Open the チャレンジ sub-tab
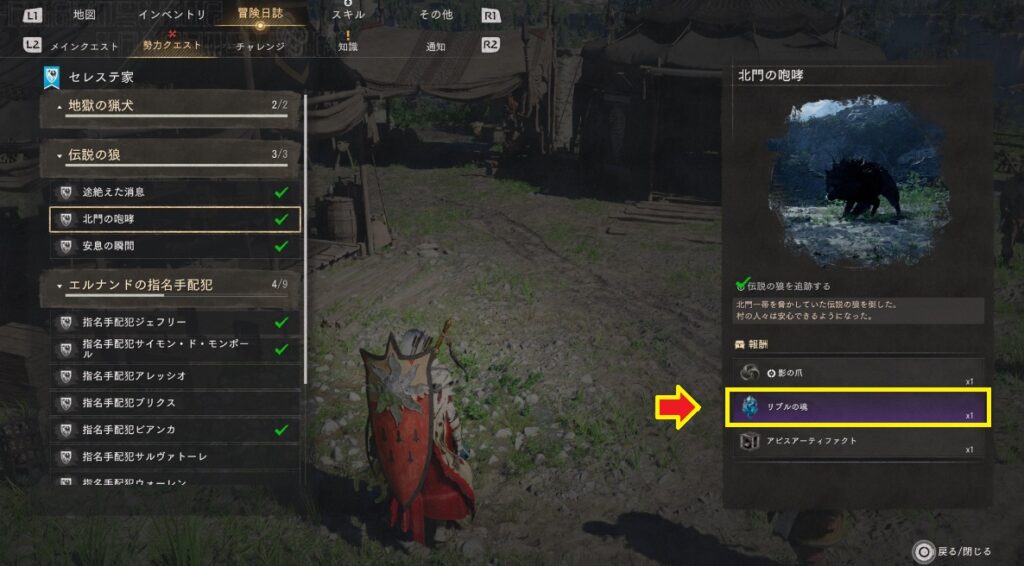Image resolution: width=1024 pixels, height=566 pixels. pyautogui.click(x=260, y=46)
